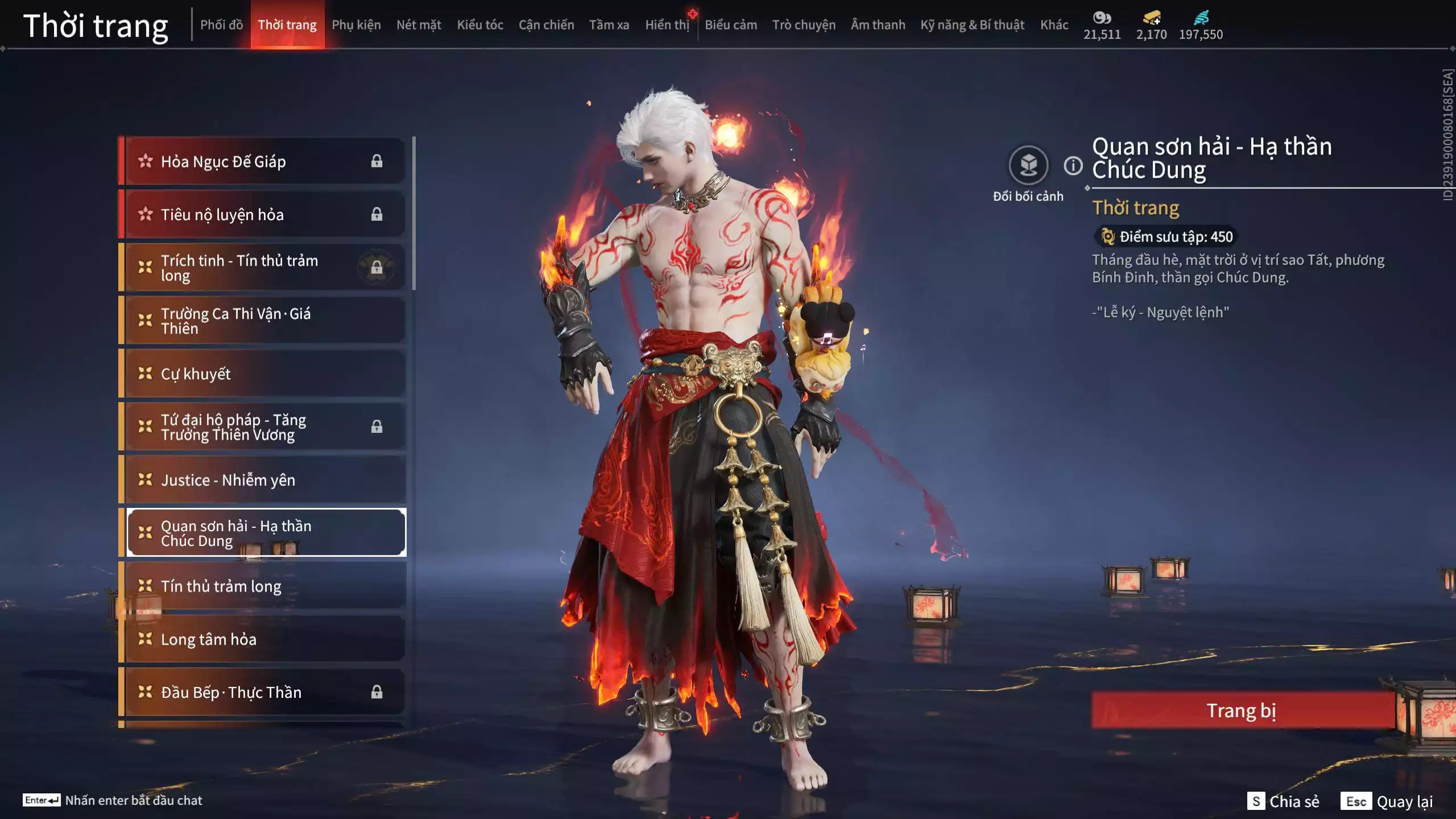Viewport: 1456px width, 819px height.
Task: Open the Cận chiến category
Action: click(x=546, y=25)
